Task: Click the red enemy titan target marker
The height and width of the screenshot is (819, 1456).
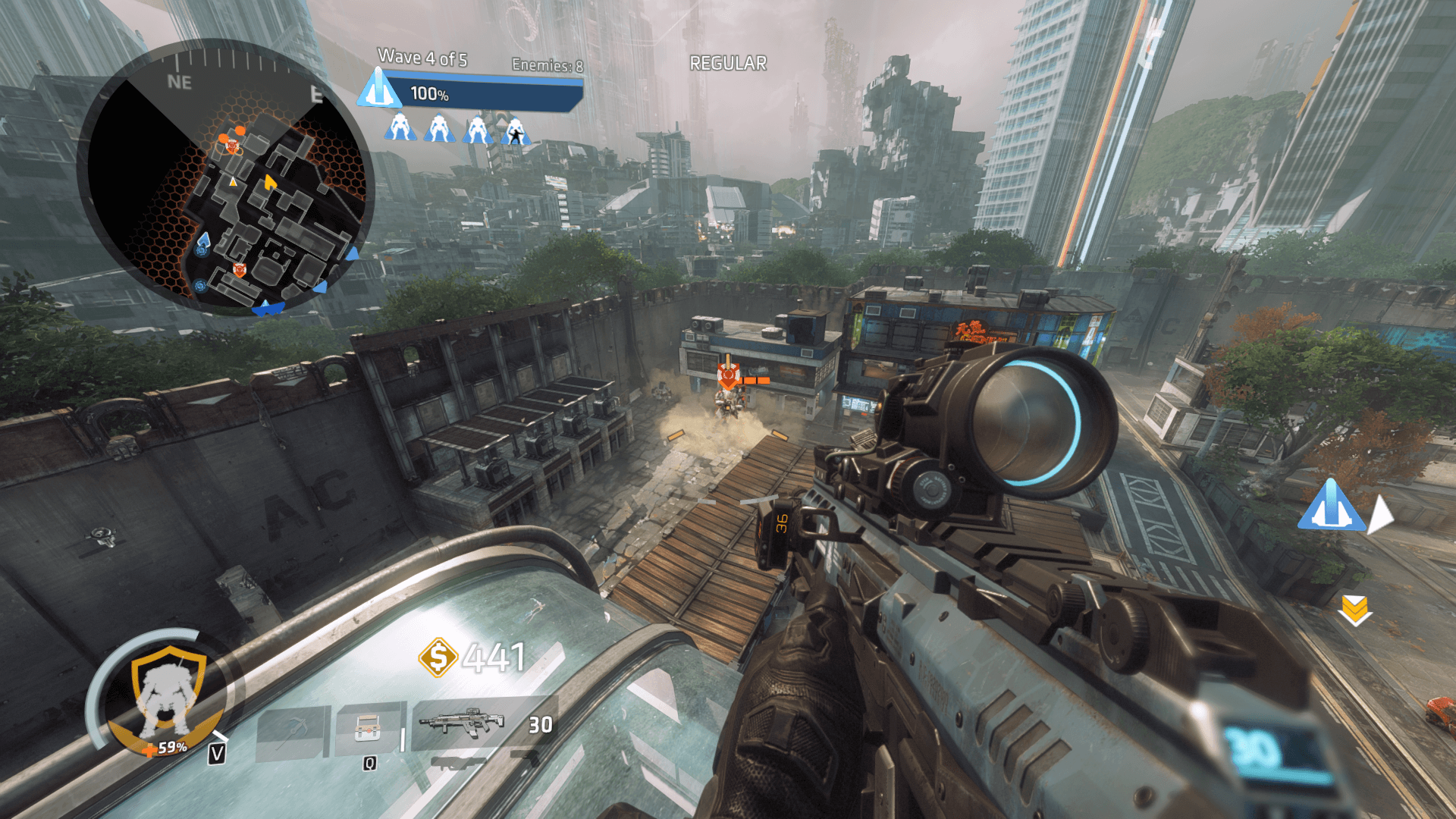Action: (728, 375)
